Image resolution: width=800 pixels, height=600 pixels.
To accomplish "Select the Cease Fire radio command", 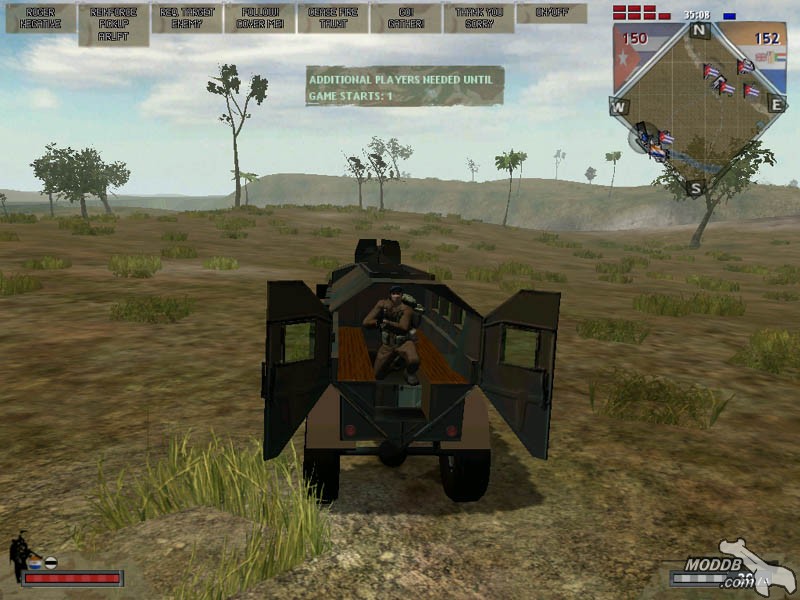I will click(x=333, y=18).
